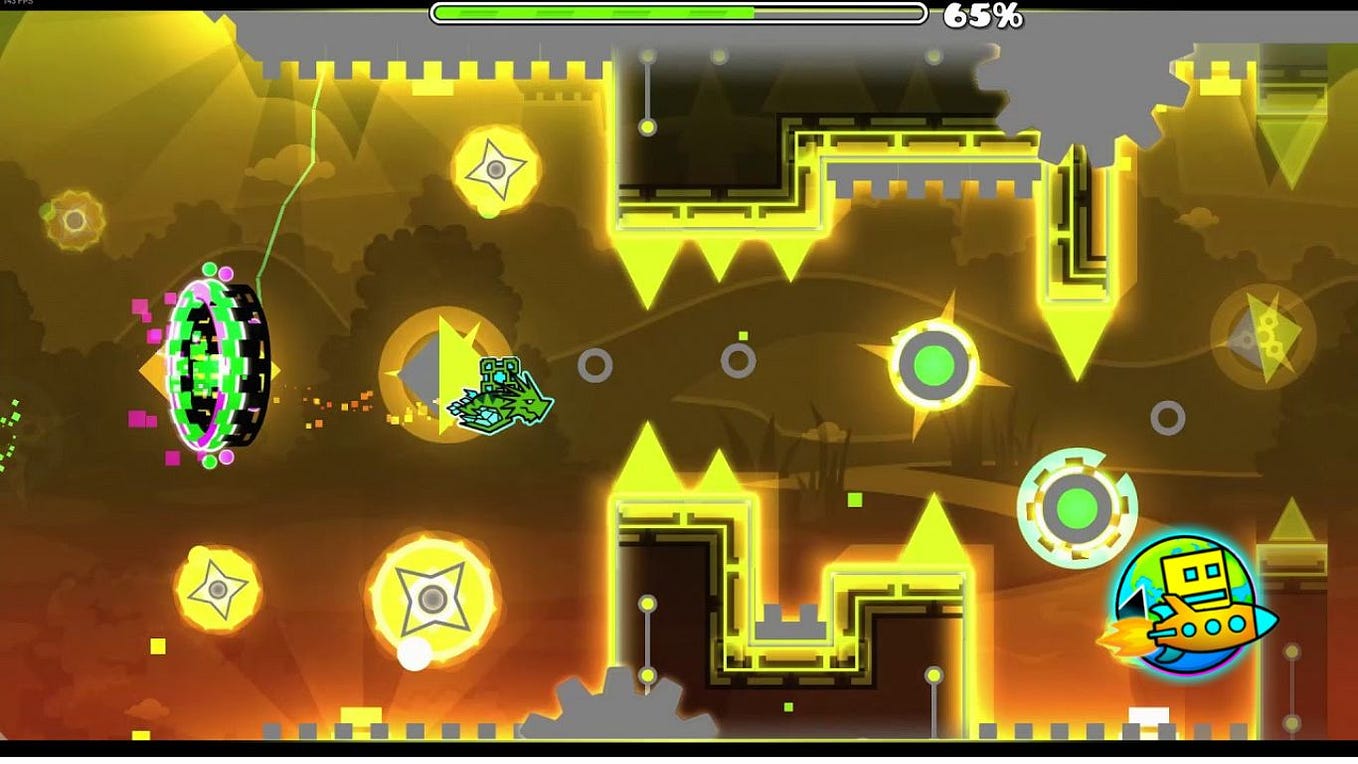
Task: Click the small shuriken saw below the progress bar
Action: tap(493, 168)
